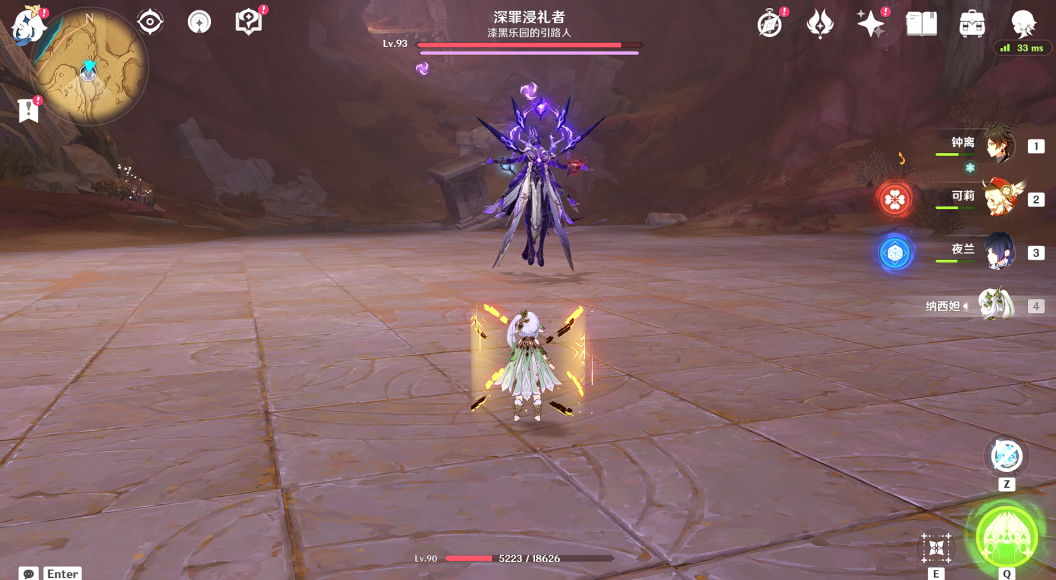Use Nahida's Elemental Skill icon
This screenshot has width=1056, height=580.
[936, 547]
